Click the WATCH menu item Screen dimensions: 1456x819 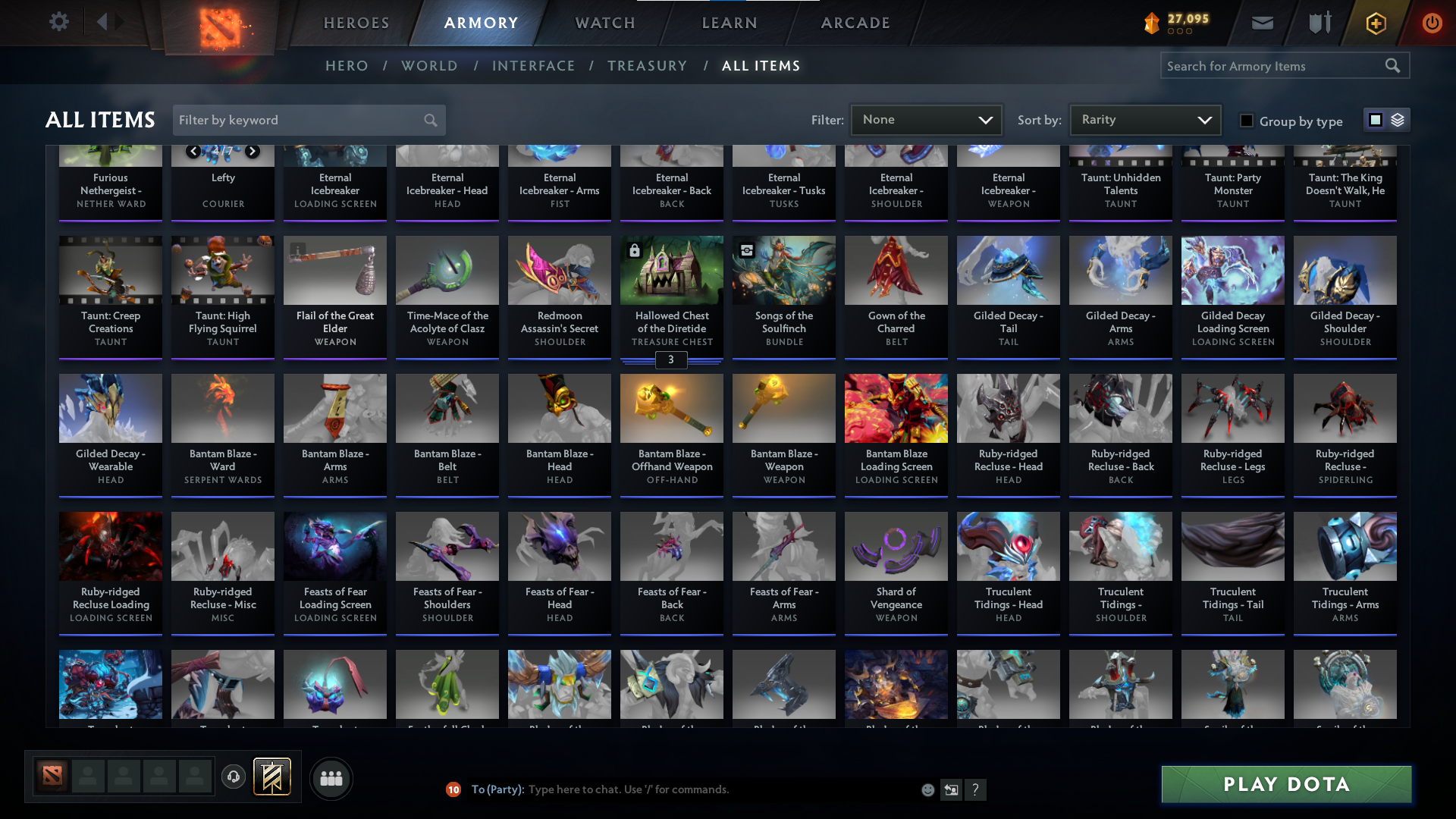[x=604, y=23]
